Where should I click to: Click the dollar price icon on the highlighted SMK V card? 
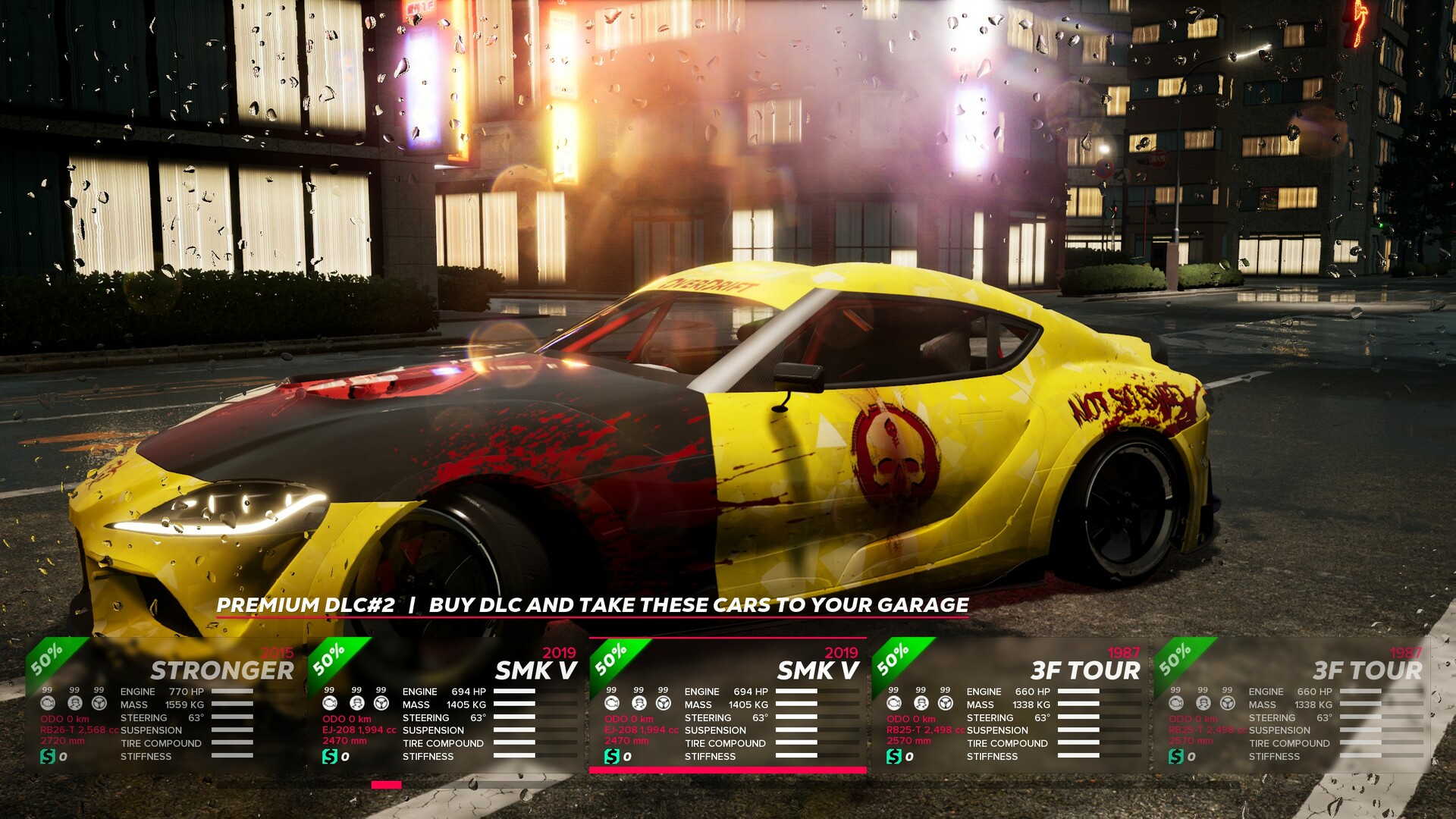[611, 756]
